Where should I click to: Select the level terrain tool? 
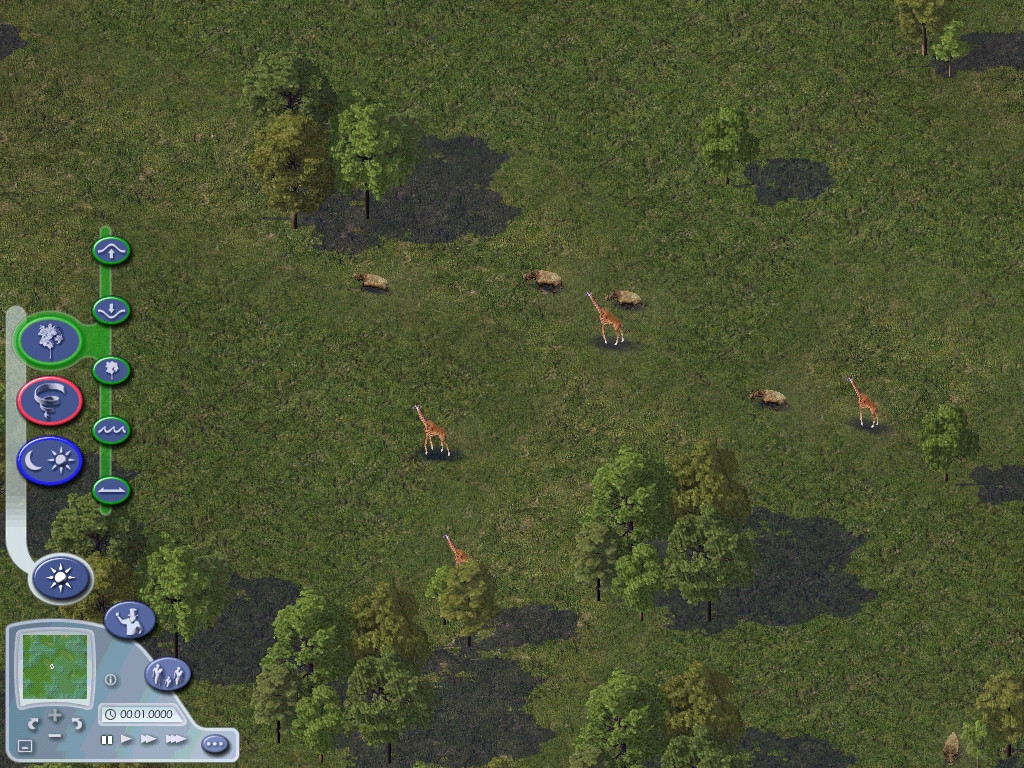pos(112,491)
